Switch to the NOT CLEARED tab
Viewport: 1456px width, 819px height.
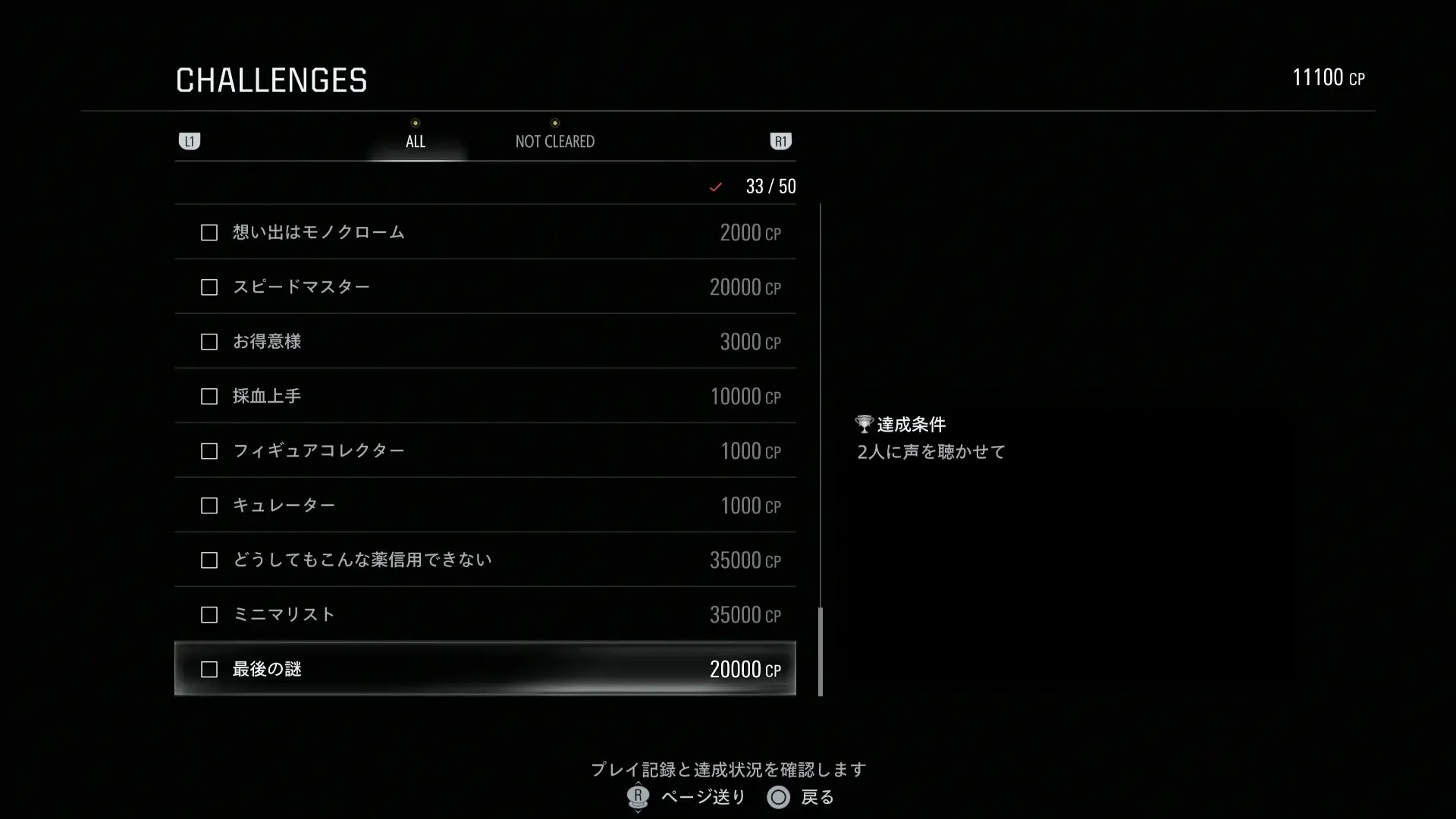pyautogui.click(x=554, y=141)
